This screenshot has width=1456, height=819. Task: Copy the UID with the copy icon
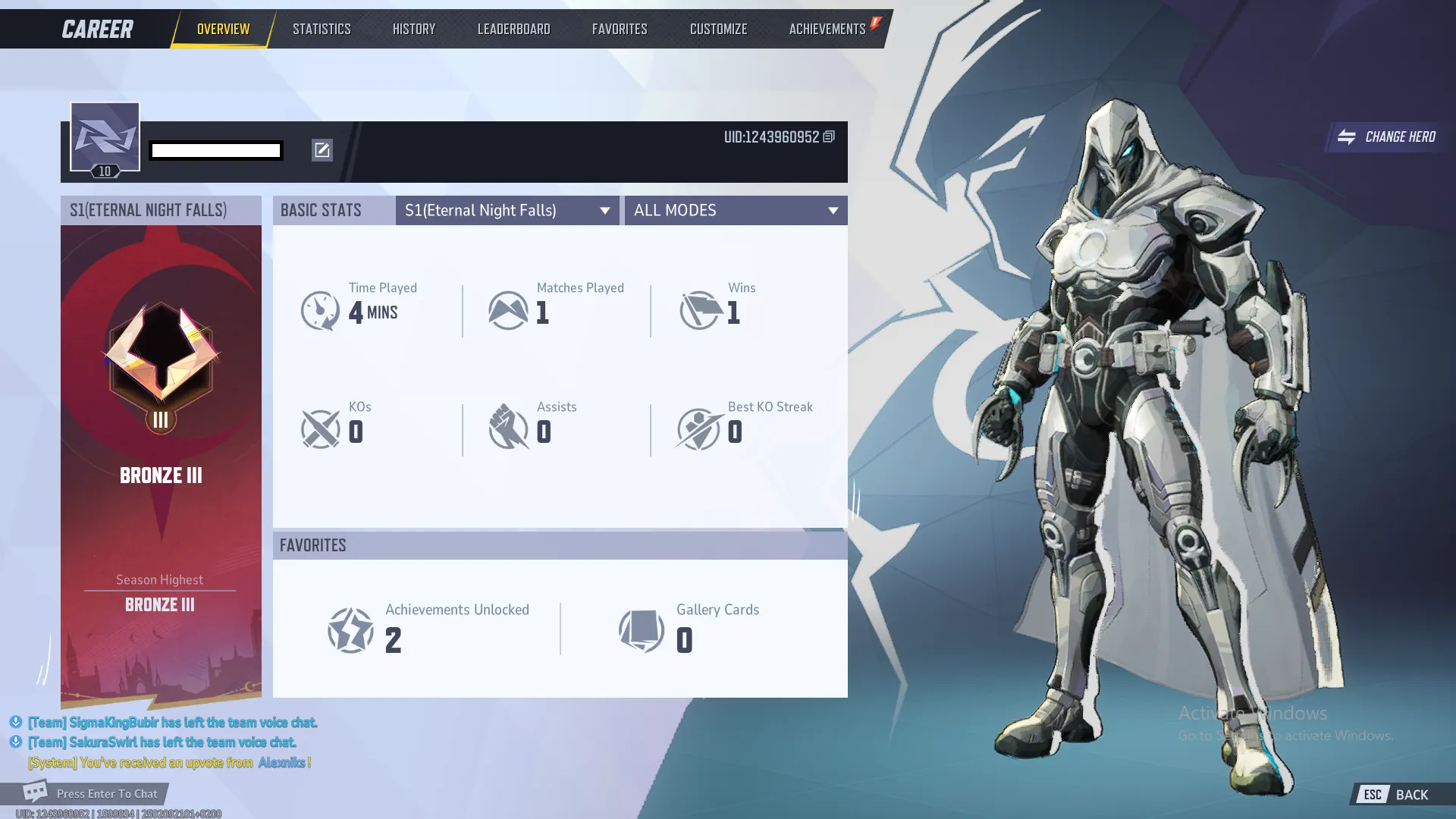coord(829,136)
